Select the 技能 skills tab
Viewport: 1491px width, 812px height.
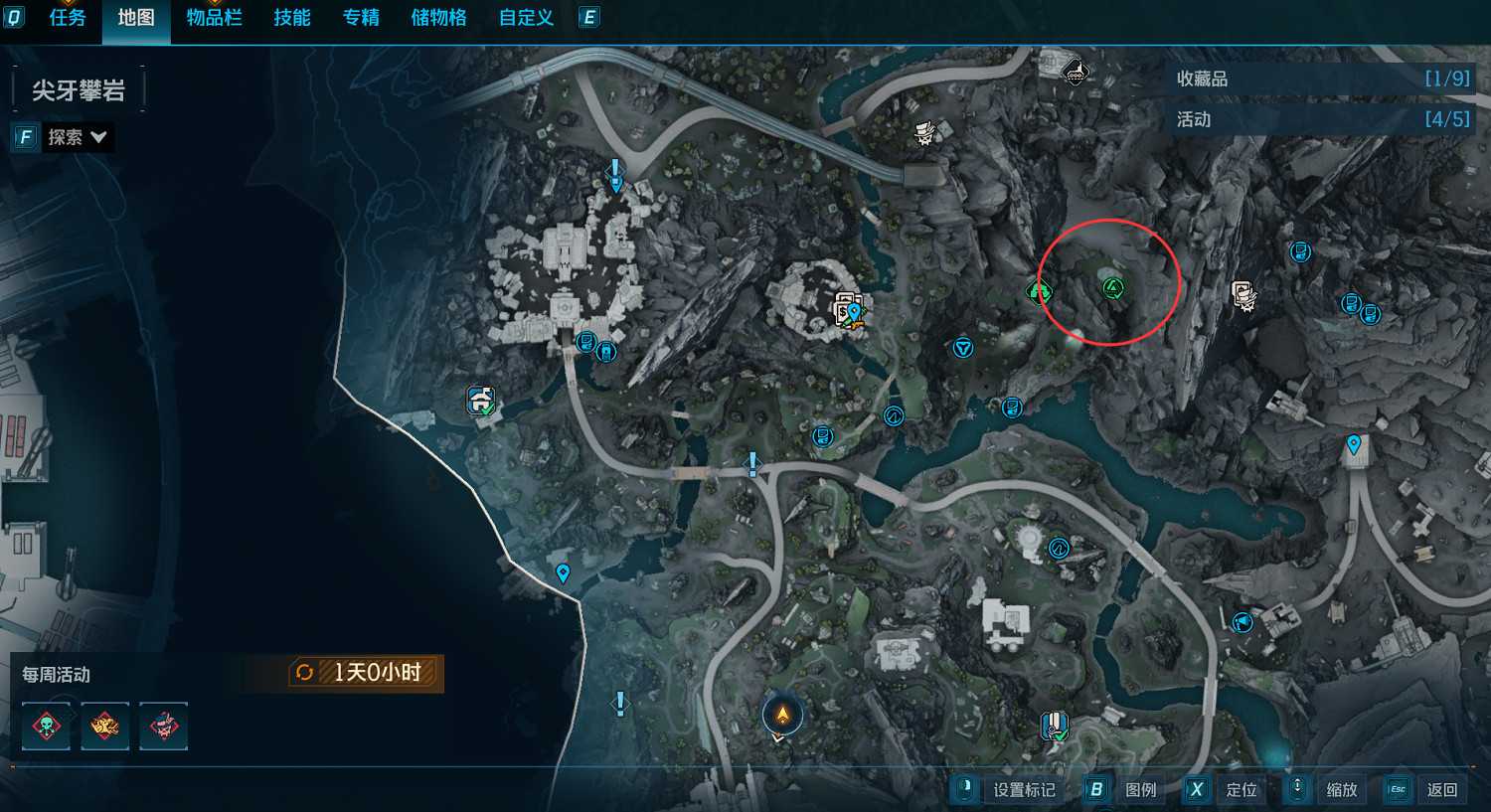pyautogui.click(x=292, y=18)
